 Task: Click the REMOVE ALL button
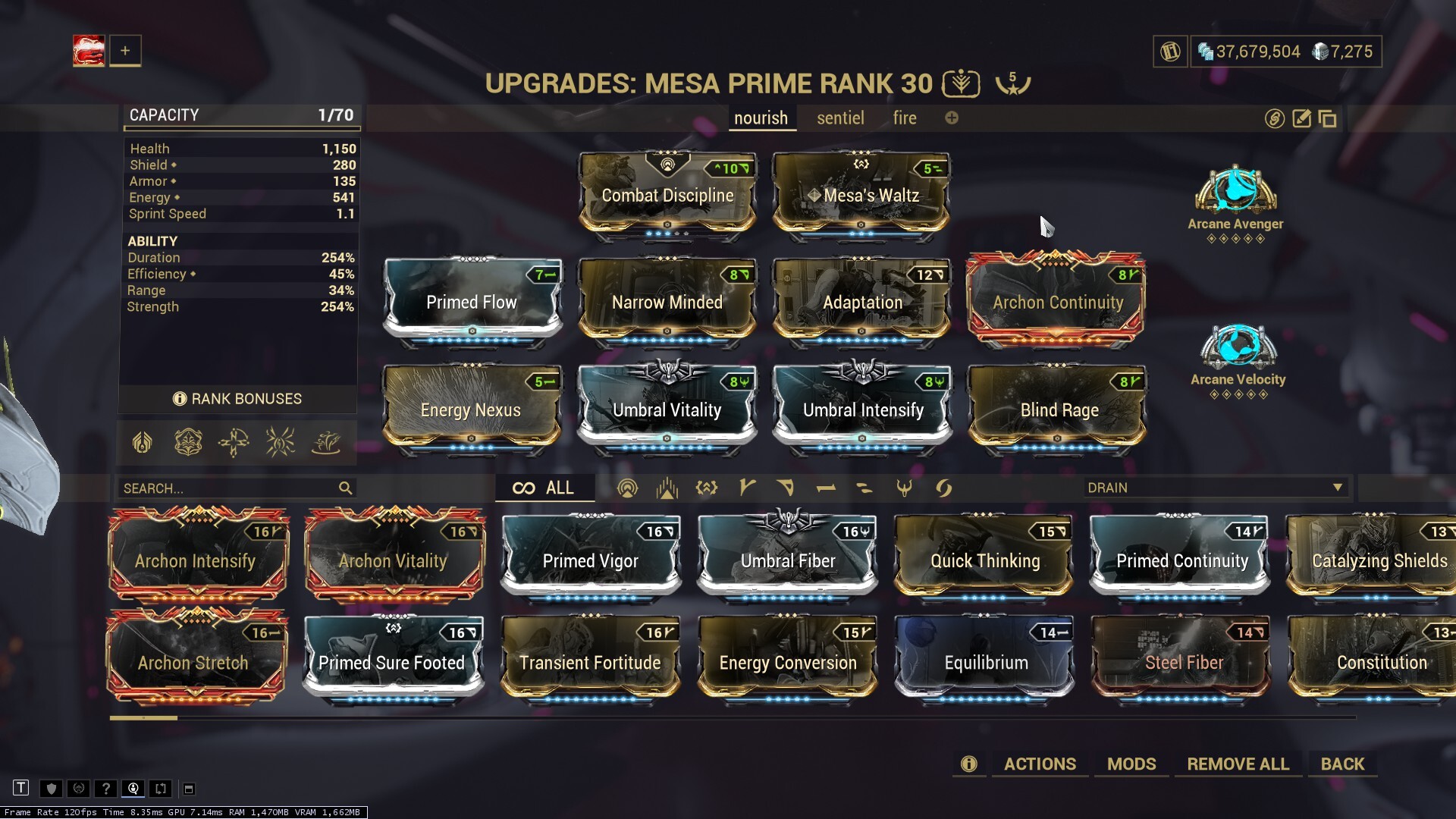tap(1238, 764)
